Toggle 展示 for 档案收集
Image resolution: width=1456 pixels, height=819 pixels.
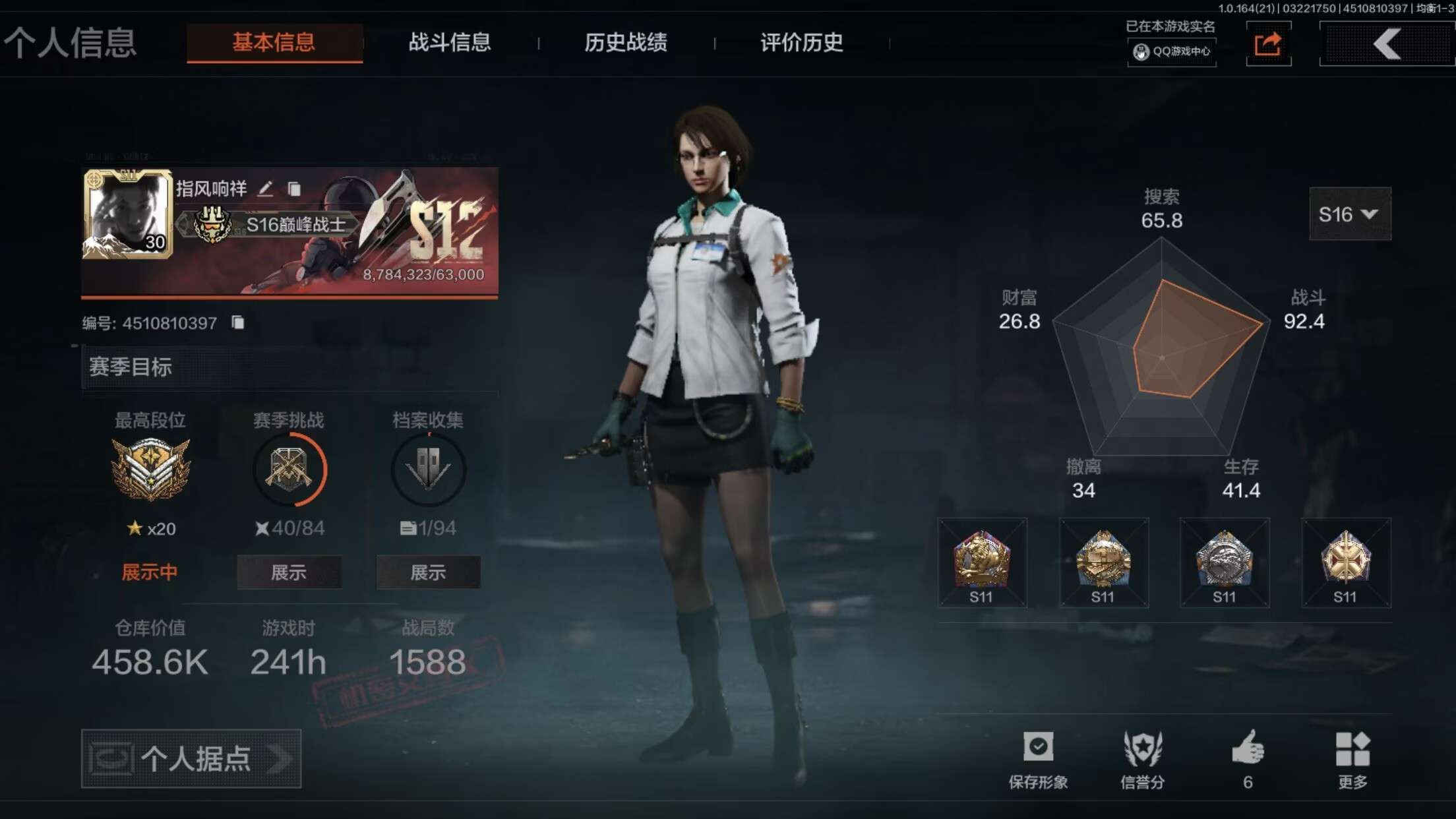[x=427, y=572]
